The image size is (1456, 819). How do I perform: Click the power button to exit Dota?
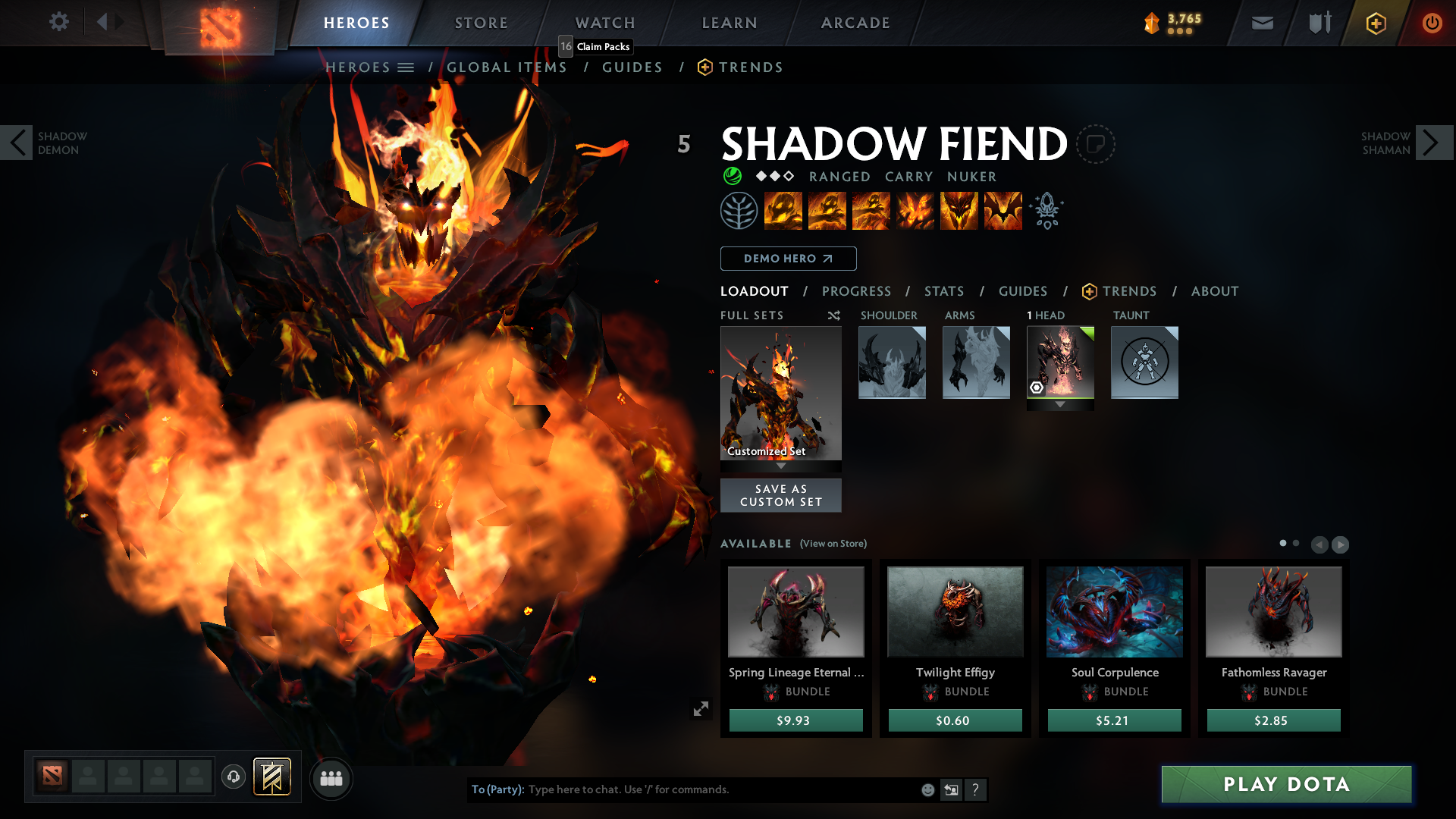pos(1432,23)
